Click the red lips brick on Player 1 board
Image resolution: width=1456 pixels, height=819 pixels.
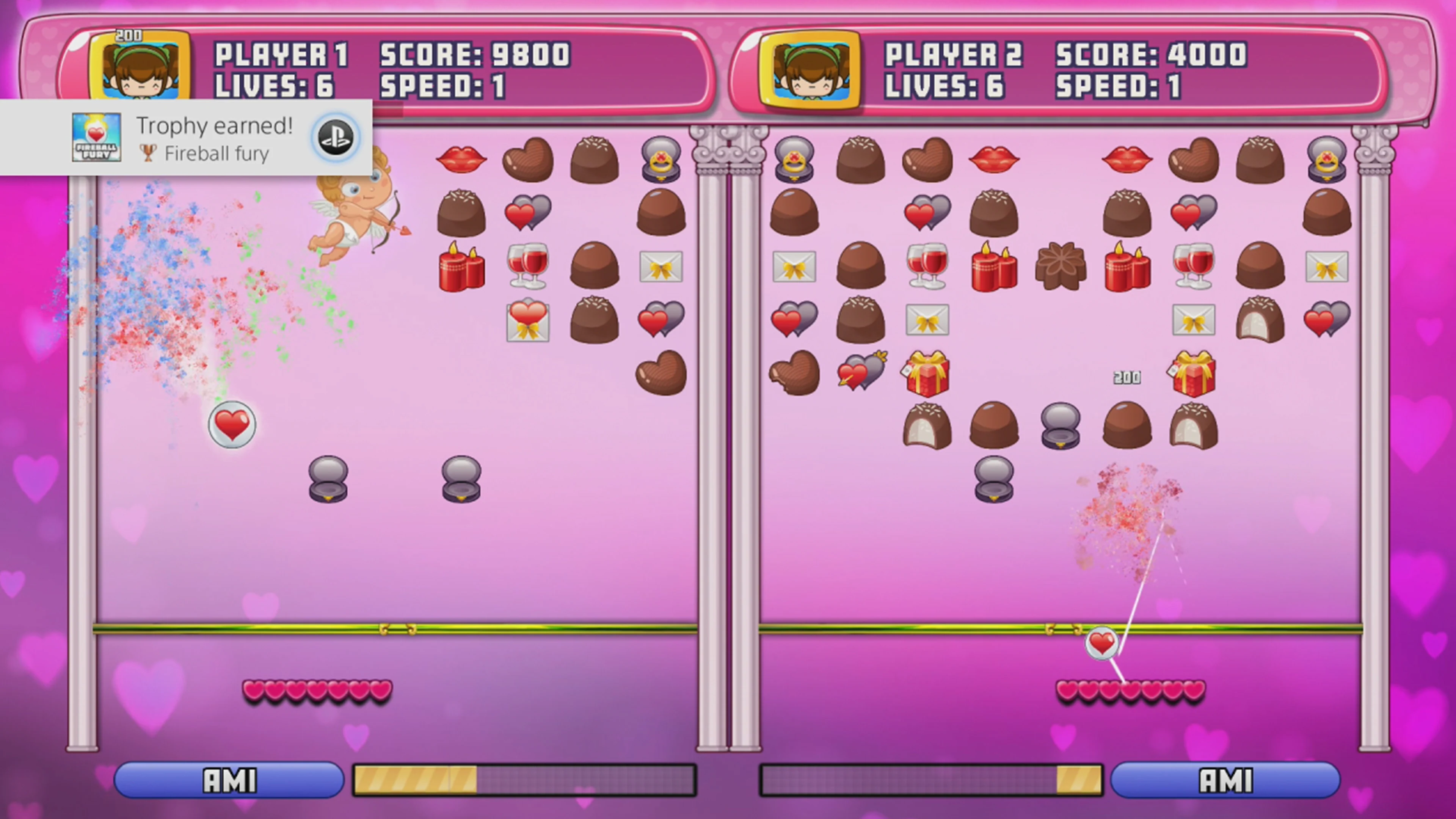click(x=461, y=159)
